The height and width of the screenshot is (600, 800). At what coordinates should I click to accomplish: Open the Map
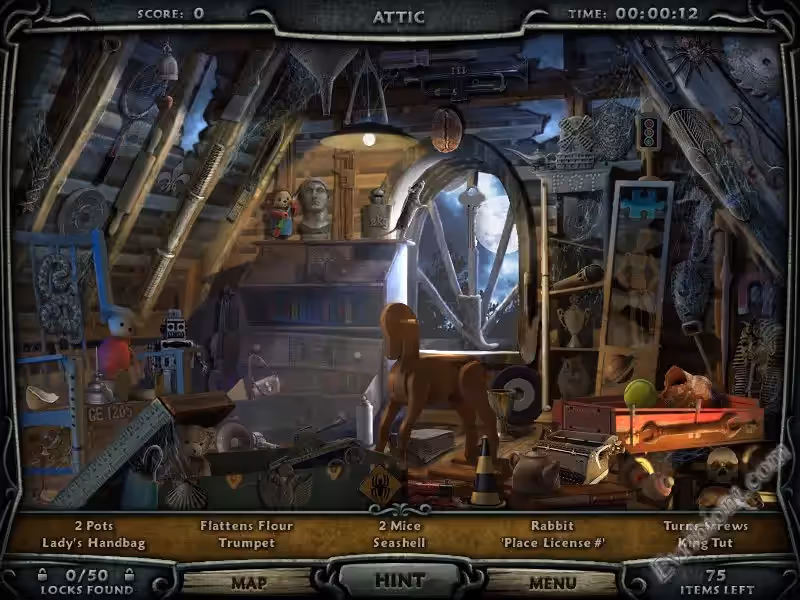click(x=249, y=582)
